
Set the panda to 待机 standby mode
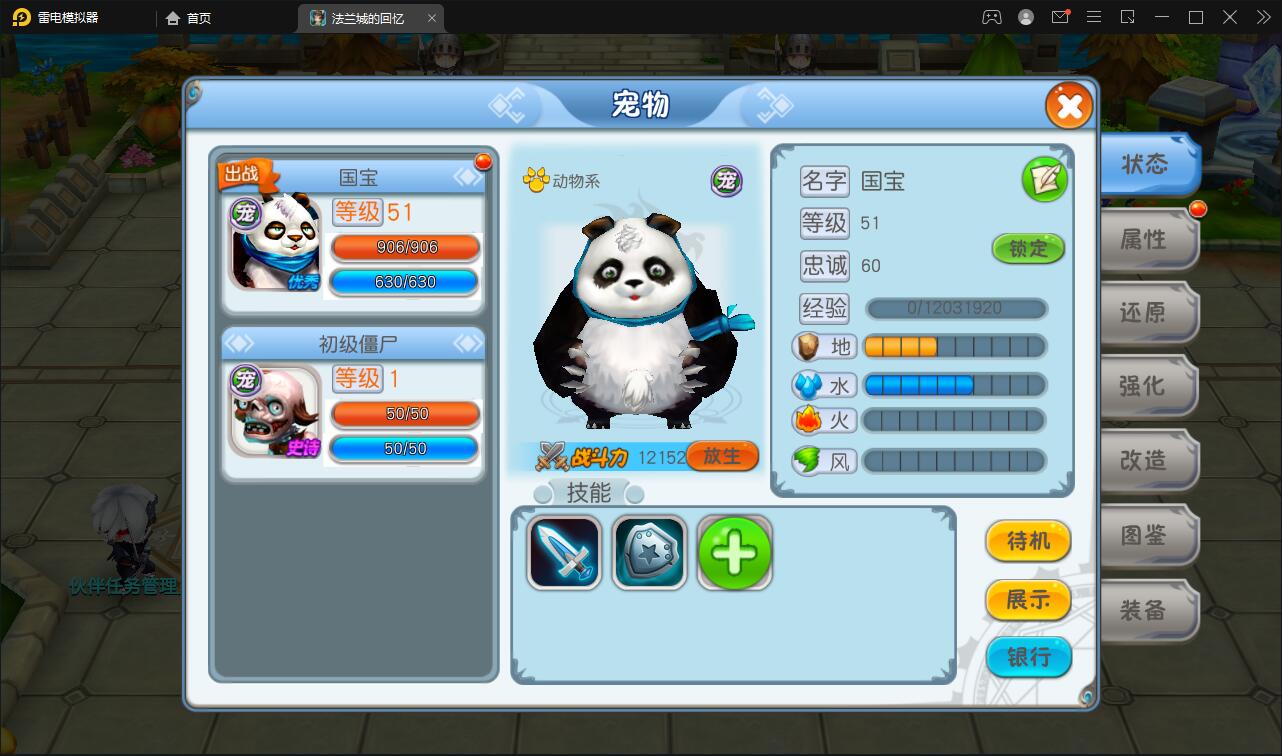pos(1028,541)
